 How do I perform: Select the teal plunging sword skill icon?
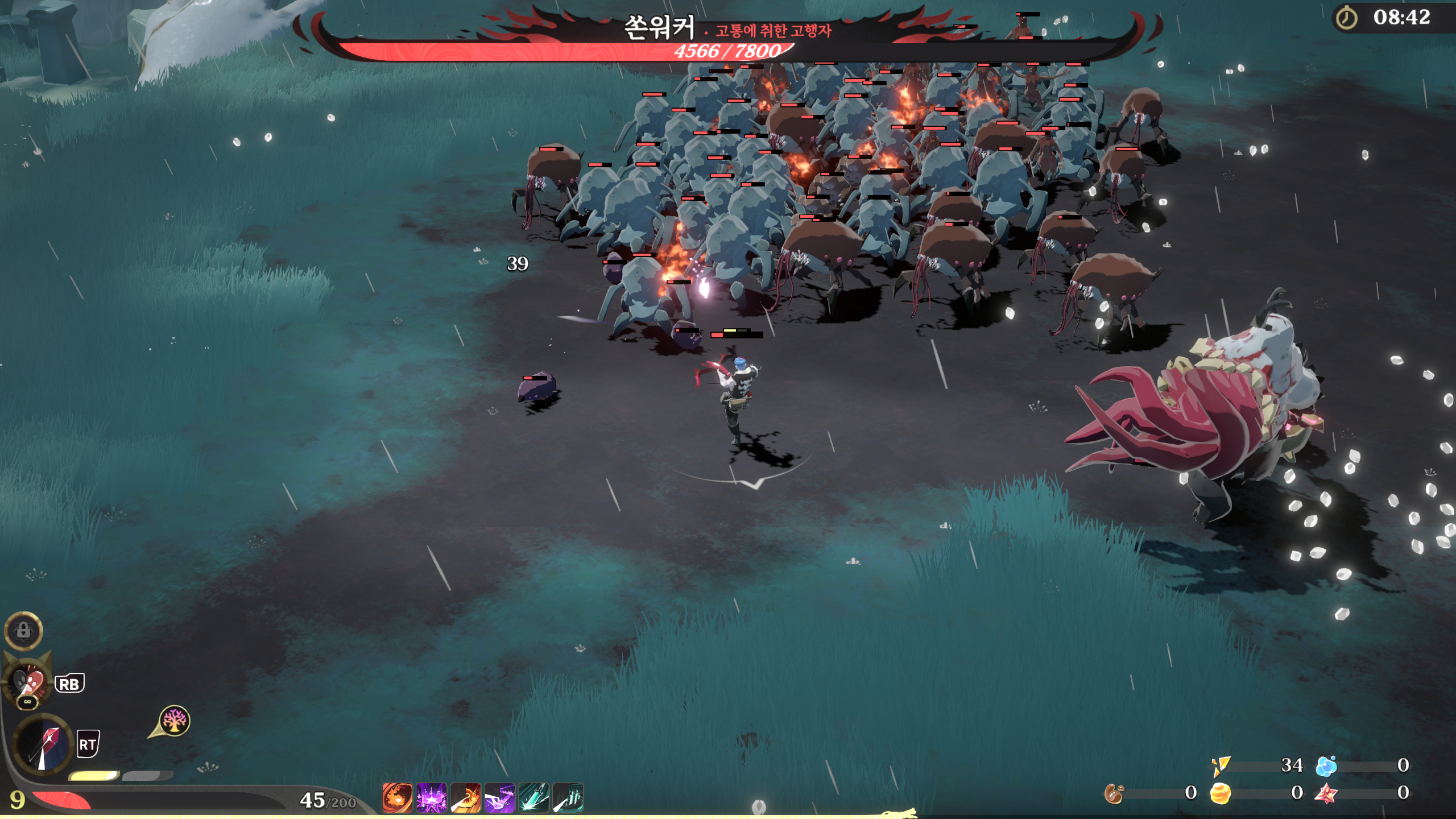pyautogui.click(x=533, y=797)
